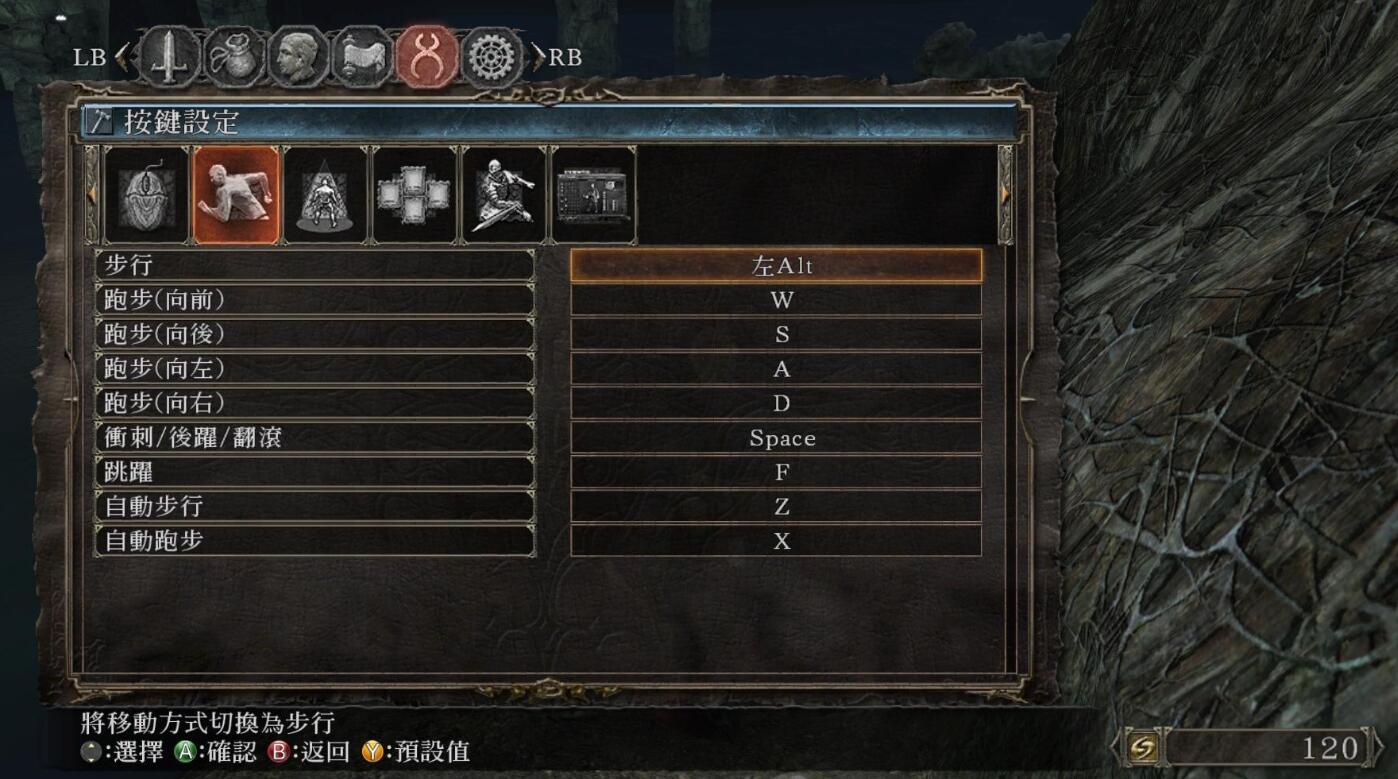Rebind 衝刺/後躍/翻滾 currently set to Space
Screen dimensions: 1398x779
[776, 438]
